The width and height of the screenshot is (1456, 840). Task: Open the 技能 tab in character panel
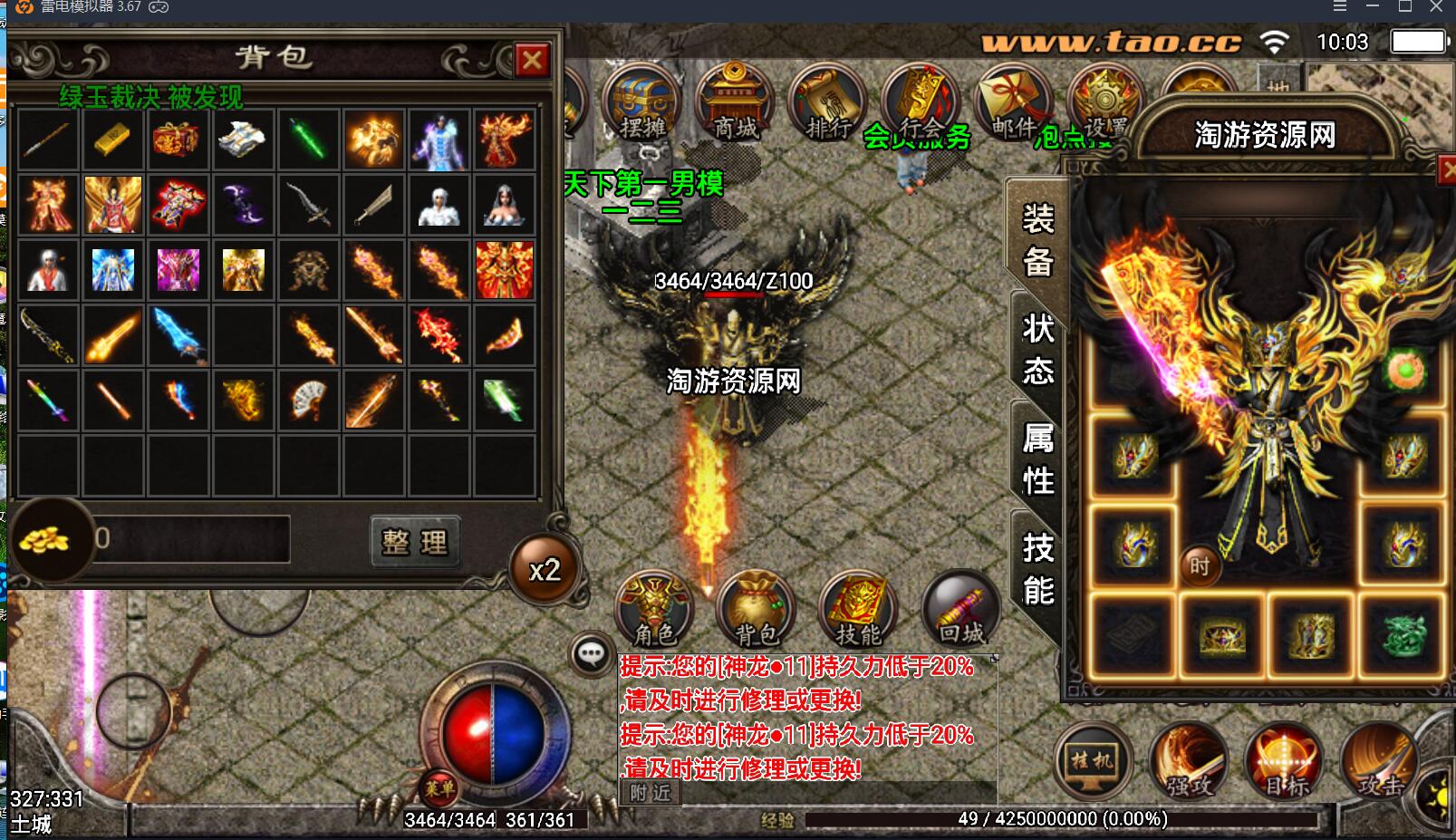1037,569
